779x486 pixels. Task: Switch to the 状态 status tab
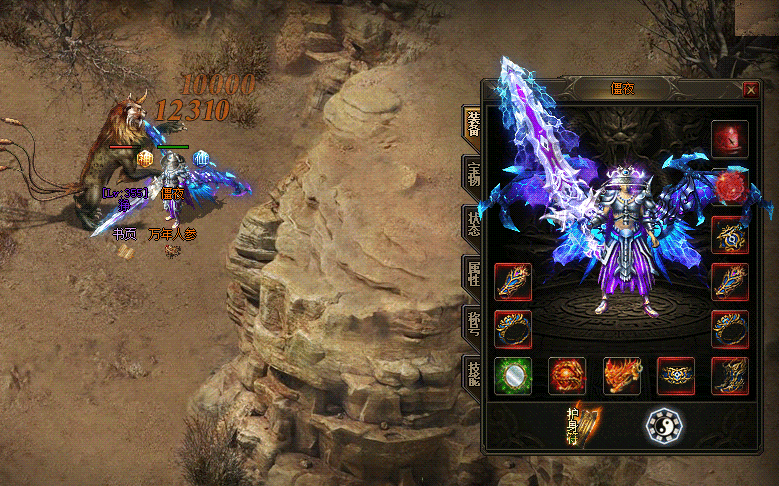tap(472, 223)
